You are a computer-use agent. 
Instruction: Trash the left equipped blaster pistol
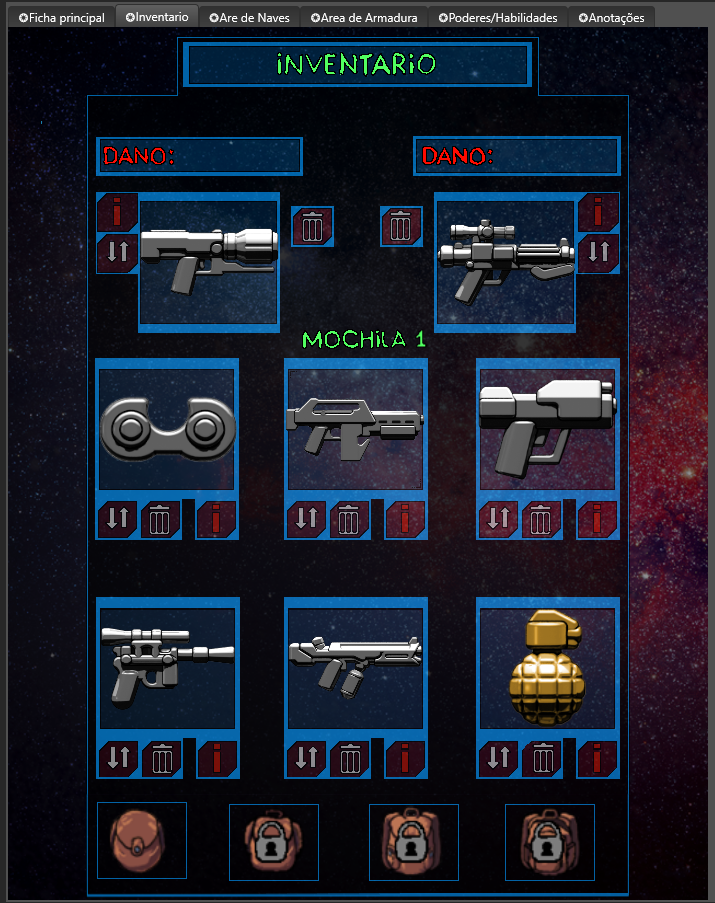pyautogui.click(x=312, y=227)
